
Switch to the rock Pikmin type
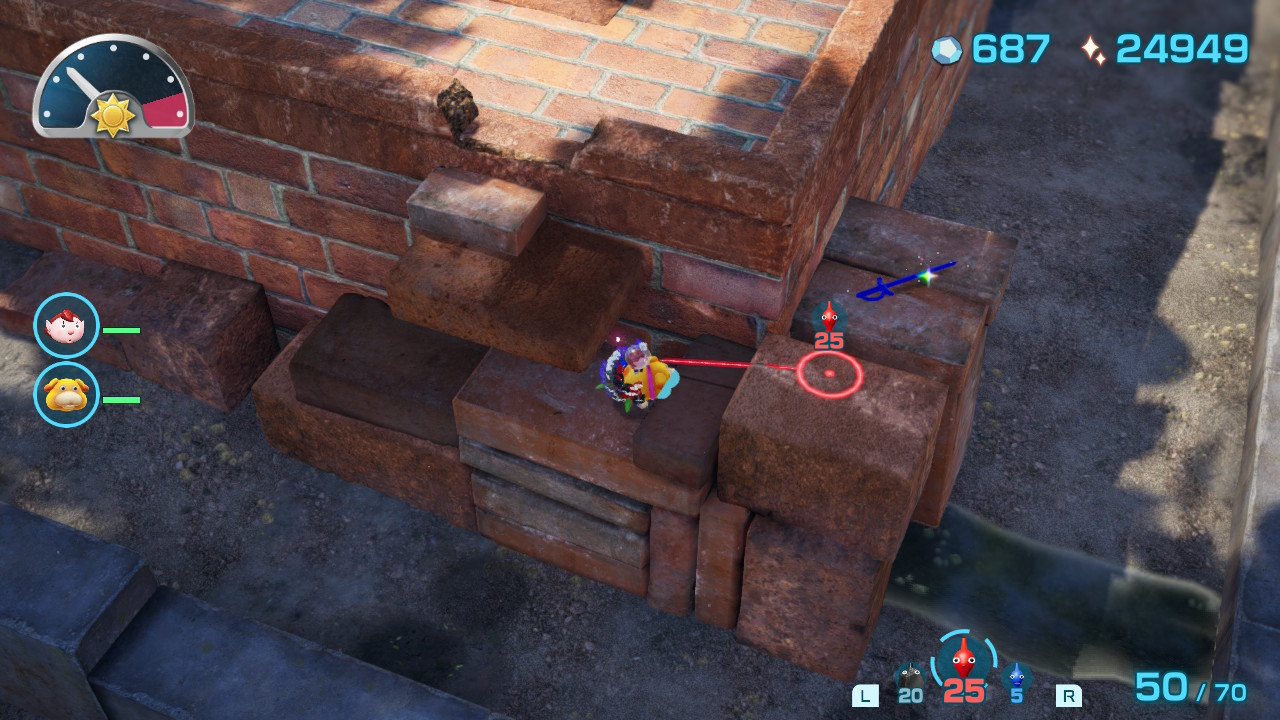tap(909, 678)
